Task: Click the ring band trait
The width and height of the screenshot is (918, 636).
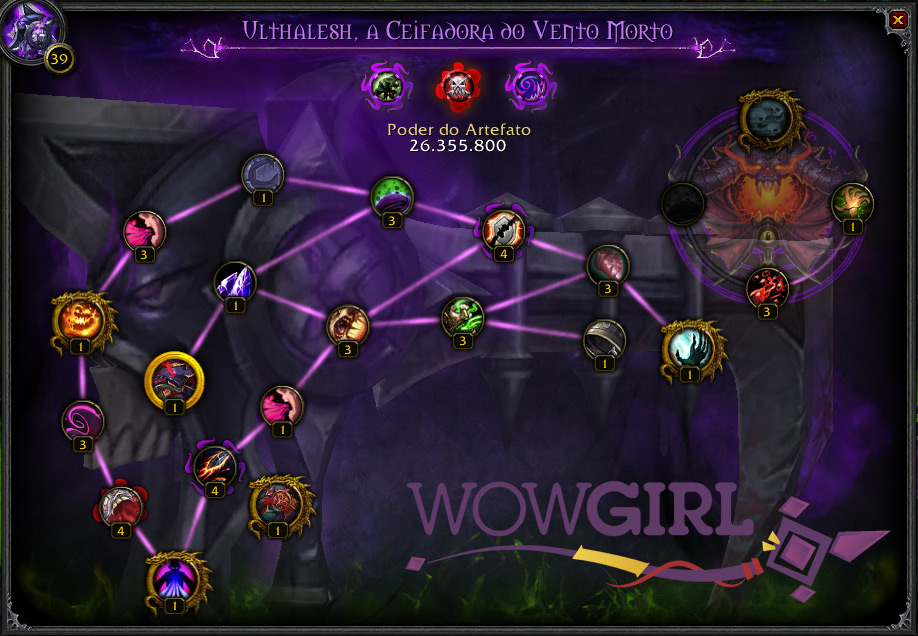Action: (604, 339)
